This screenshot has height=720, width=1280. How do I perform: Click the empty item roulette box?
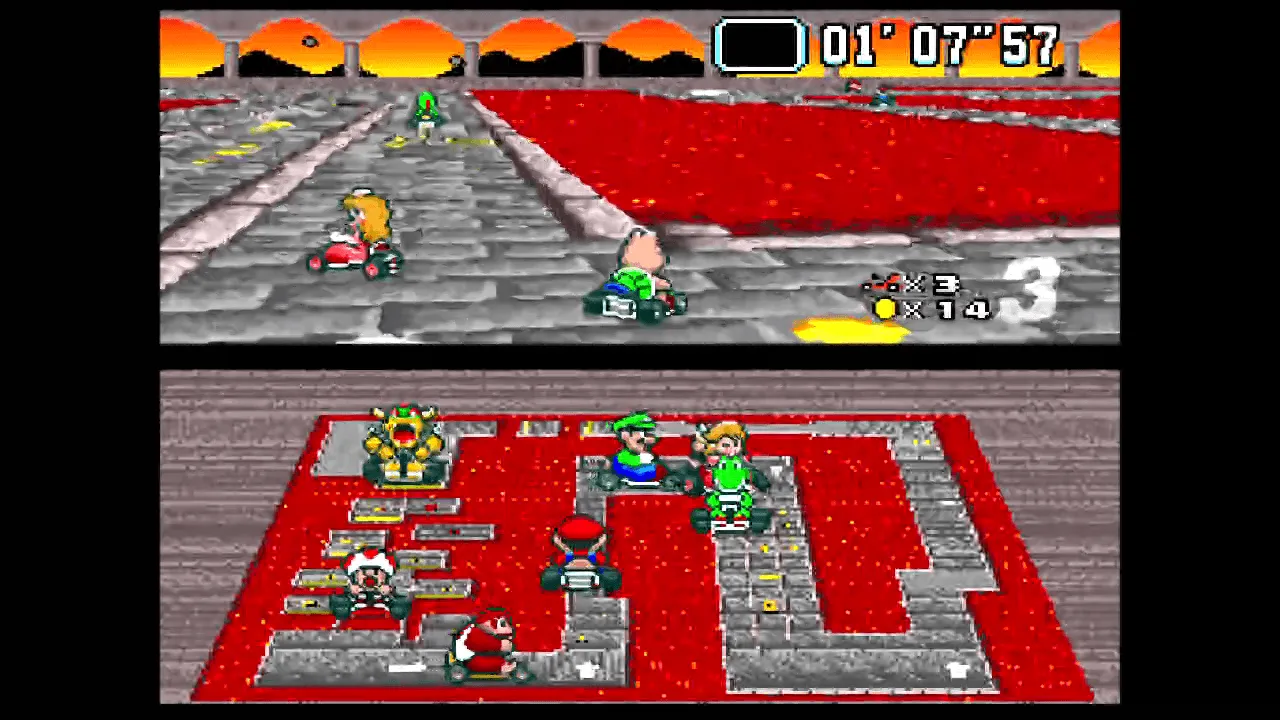click(x=760, y=44)
